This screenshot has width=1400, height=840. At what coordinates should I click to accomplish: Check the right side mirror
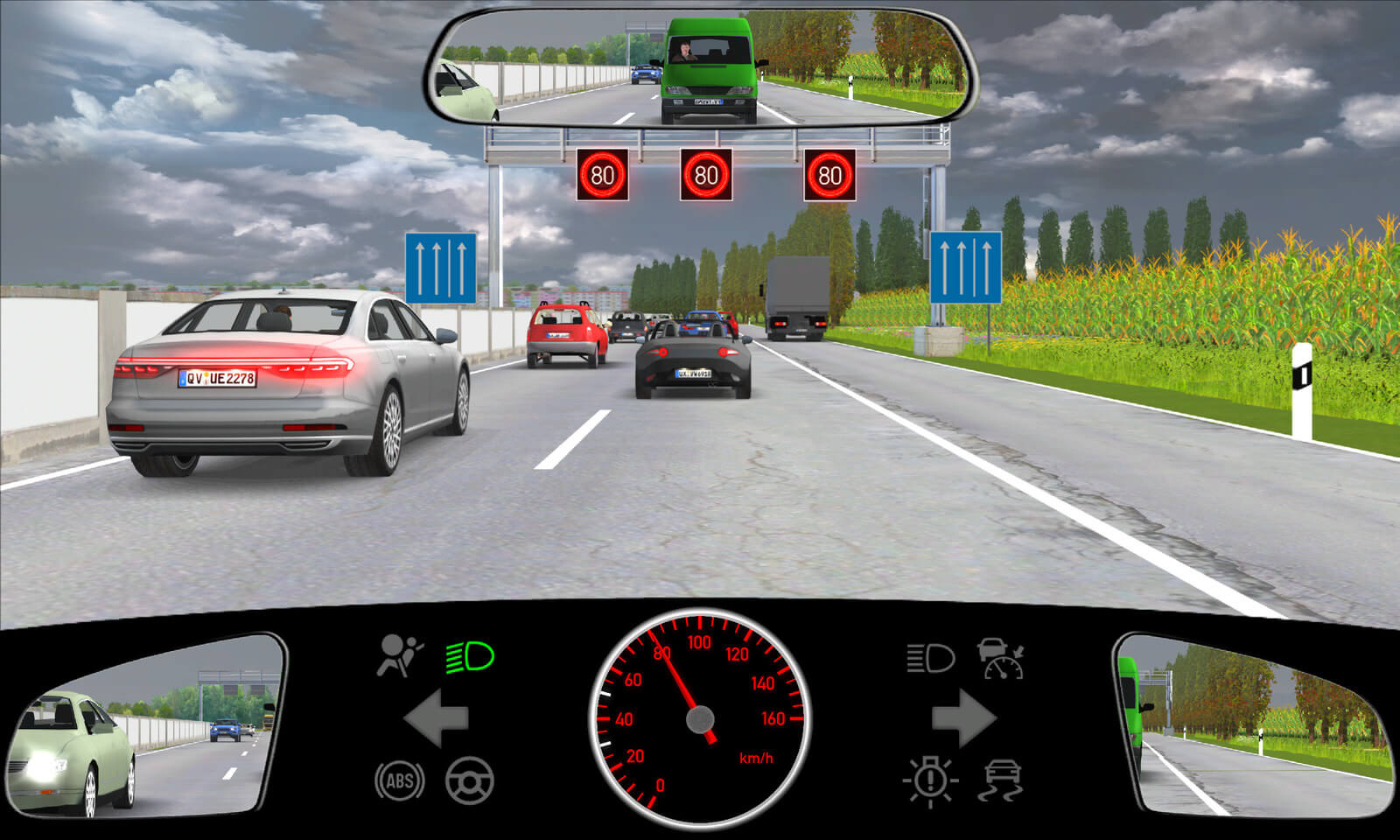point(1254,725)
